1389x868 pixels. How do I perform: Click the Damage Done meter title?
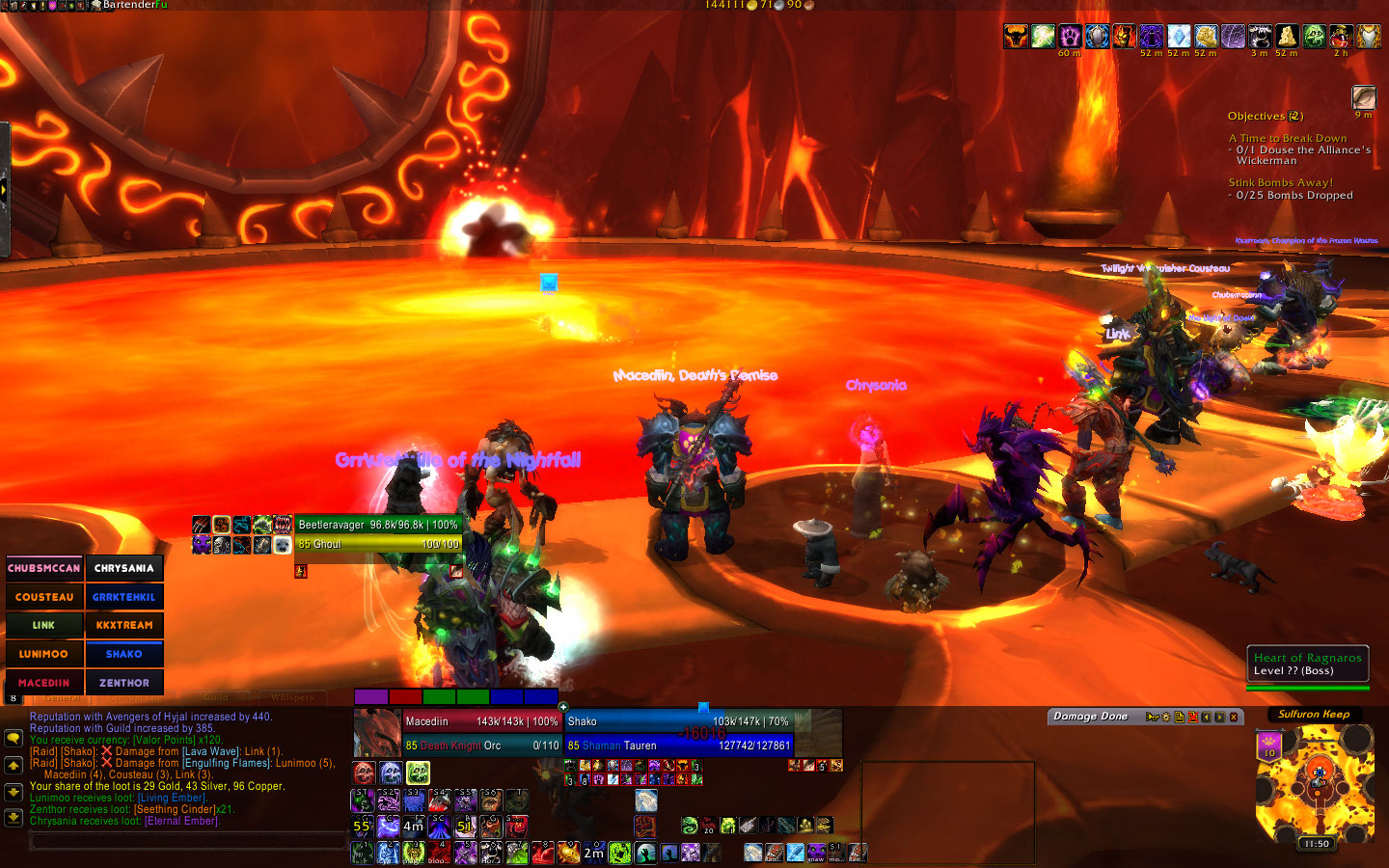[x=1090, y=717]
